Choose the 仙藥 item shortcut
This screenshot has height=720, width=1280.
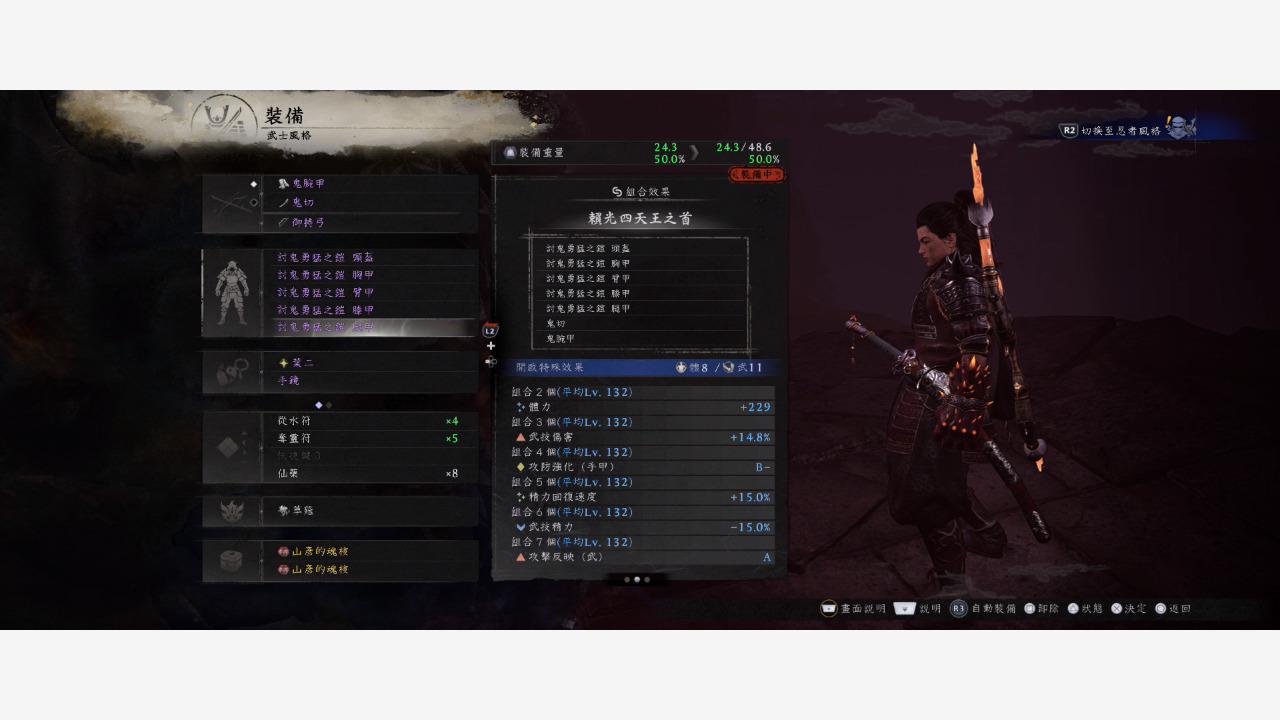tap(370, 473)
